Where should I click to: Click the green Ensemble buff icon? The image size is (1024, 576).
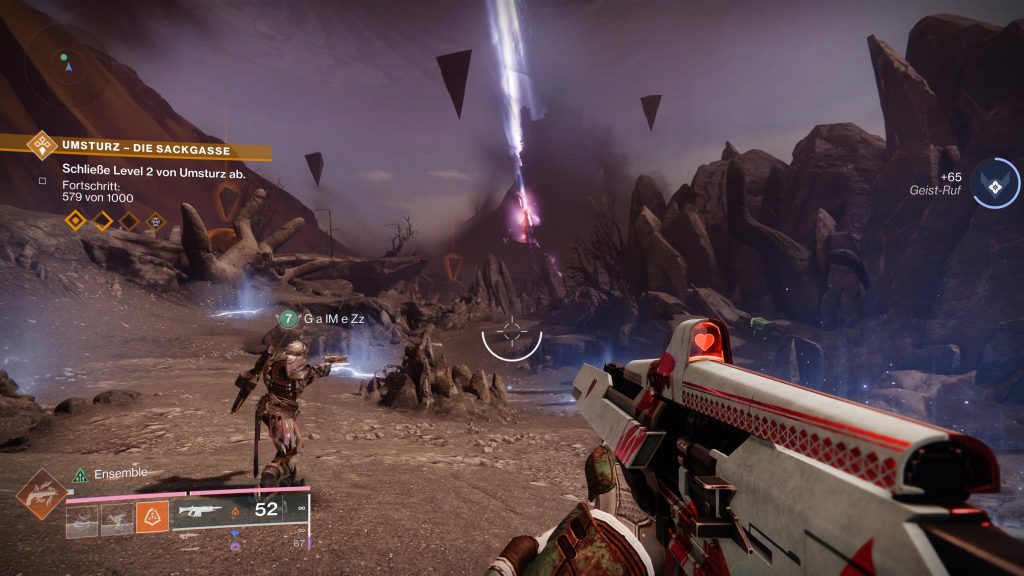point(81,474)
